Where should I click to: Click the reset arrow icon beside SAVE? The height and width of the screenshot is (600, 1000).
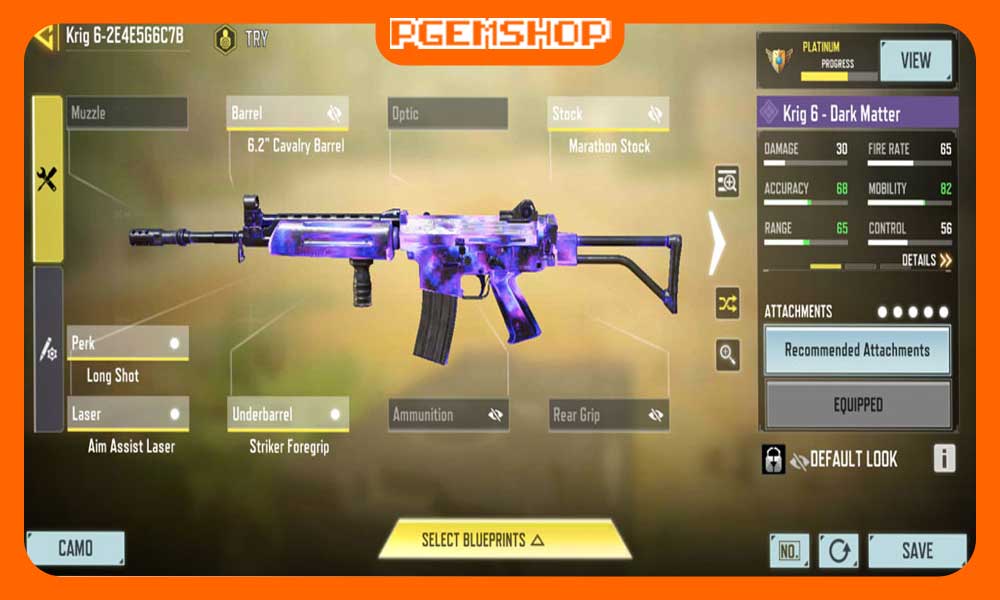pyautogui.click(x=838, y=551)
